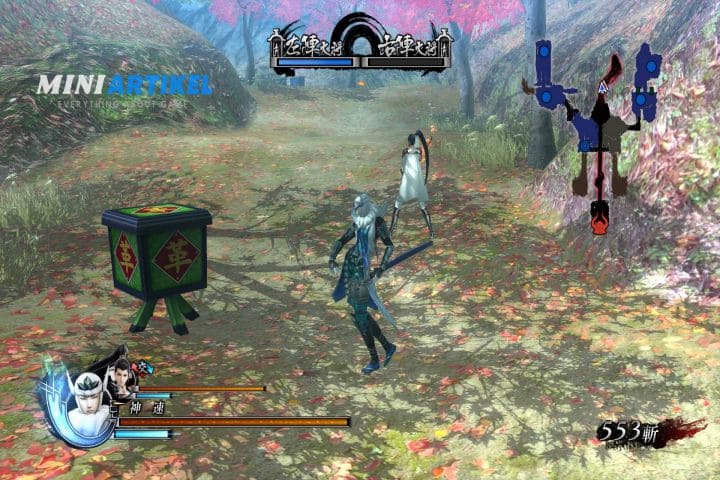Click the red flame marker on minimap

click(x=599, y=214)
